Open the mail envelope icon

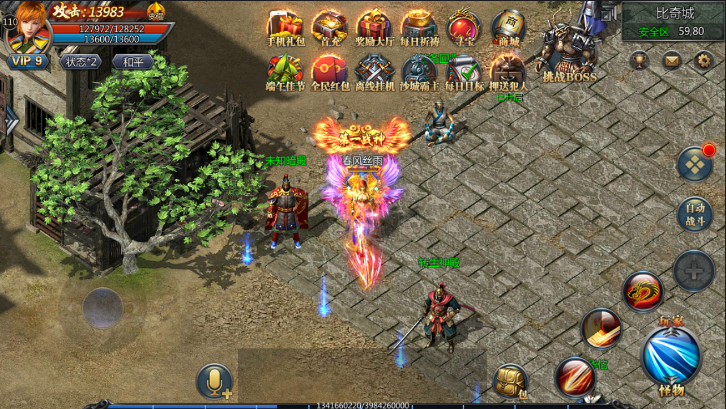click(x=672, y=60)
